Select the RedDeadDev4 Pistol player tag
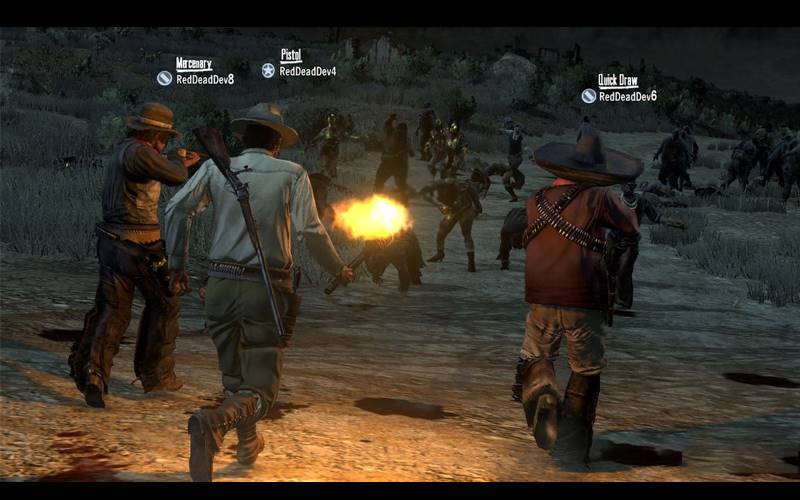 point(299,64)
